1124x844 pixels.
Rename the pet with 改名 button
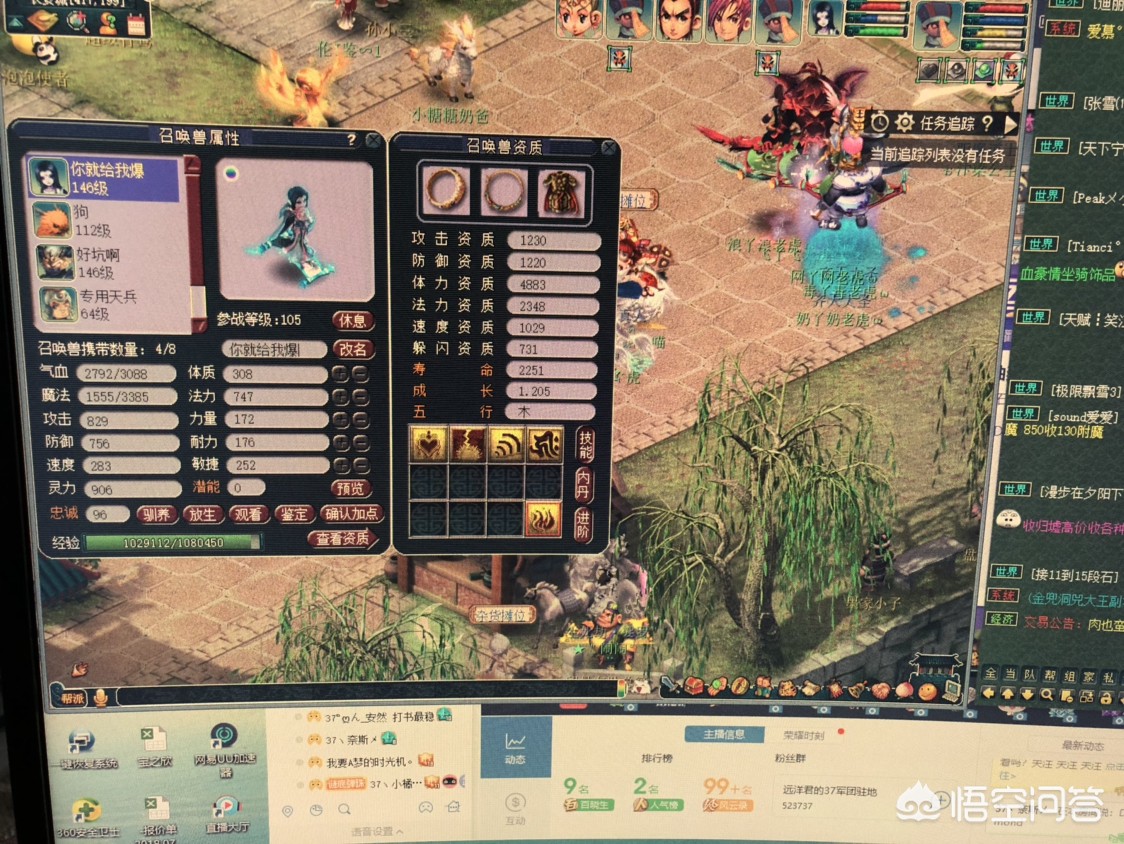[353, 350]
